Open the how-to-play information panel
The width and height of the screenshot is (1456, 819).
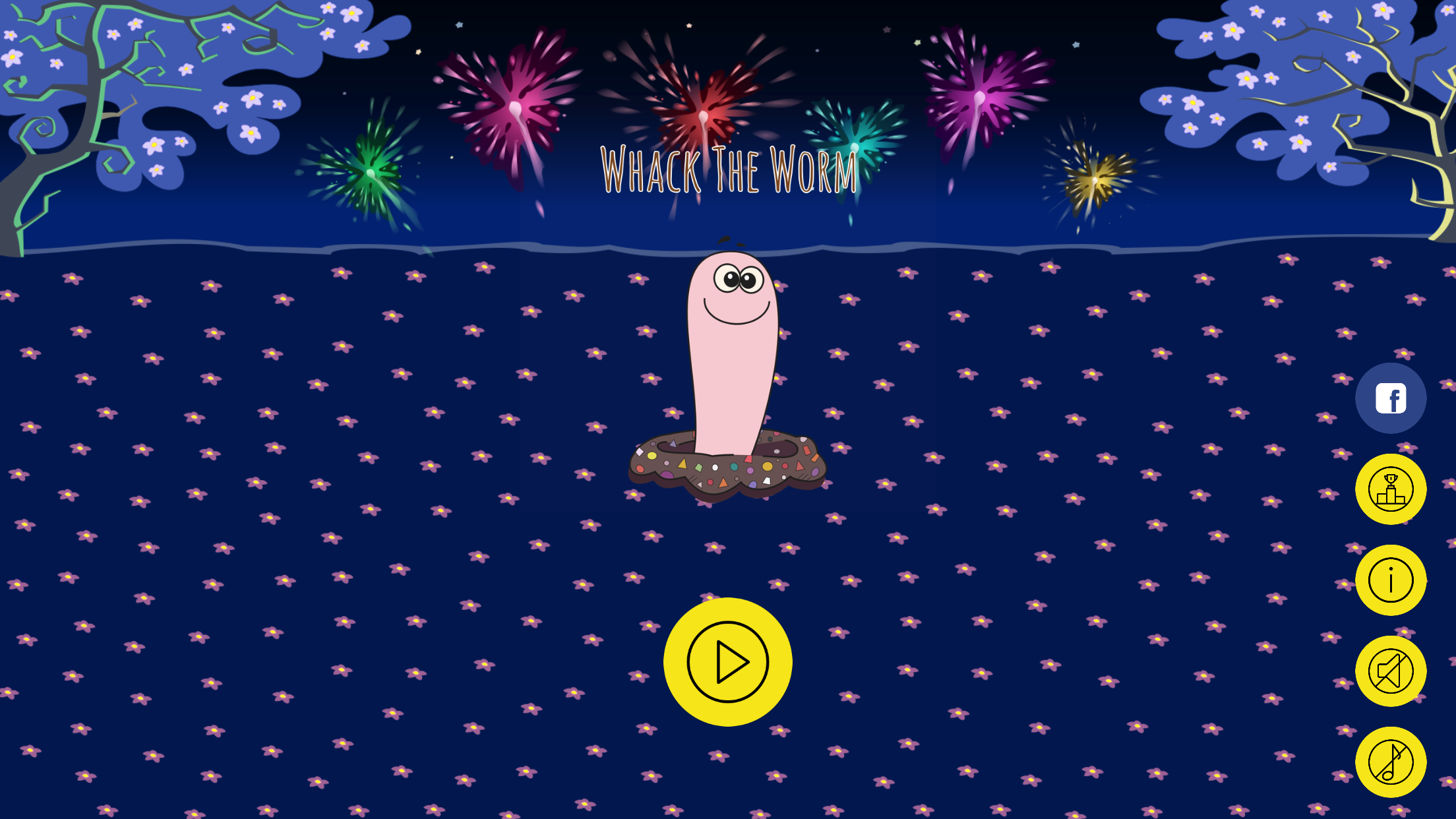[1391, 581]
